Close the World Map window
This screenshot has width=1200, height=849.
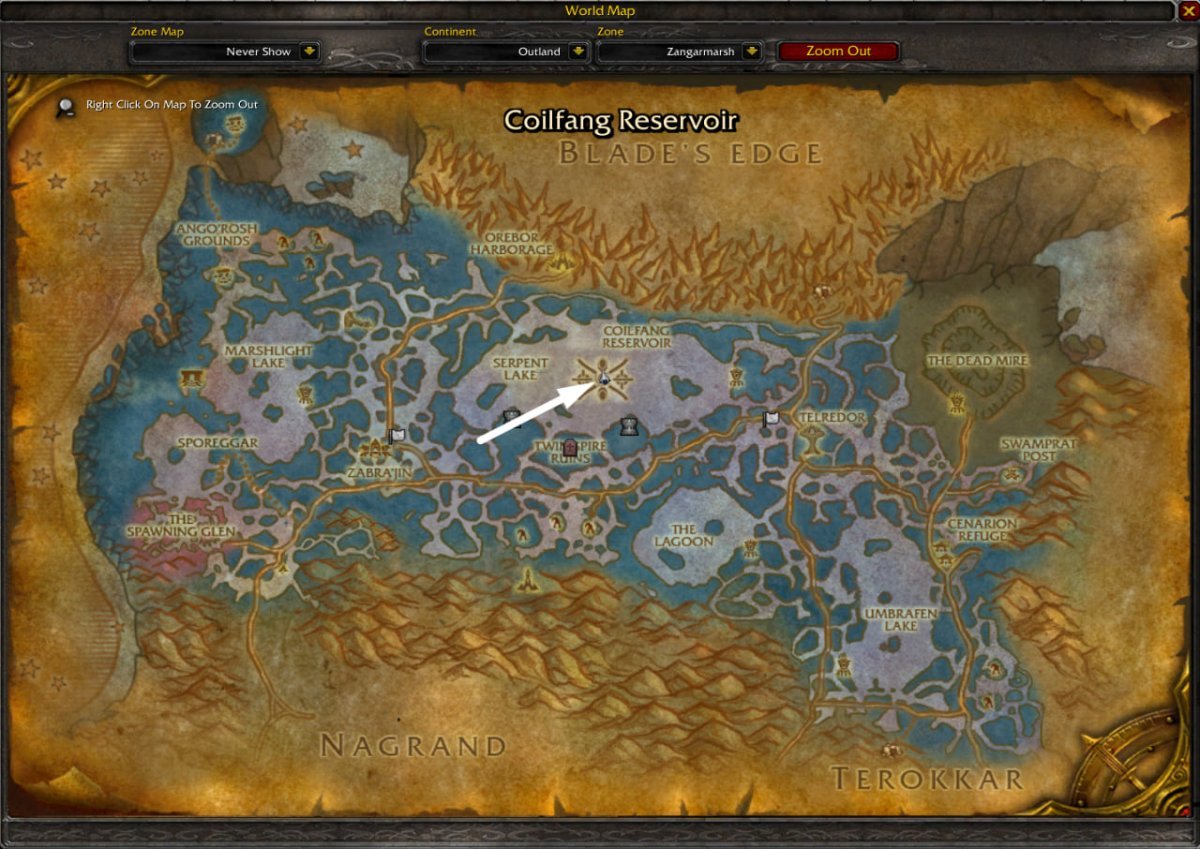tap(1187, 11)
